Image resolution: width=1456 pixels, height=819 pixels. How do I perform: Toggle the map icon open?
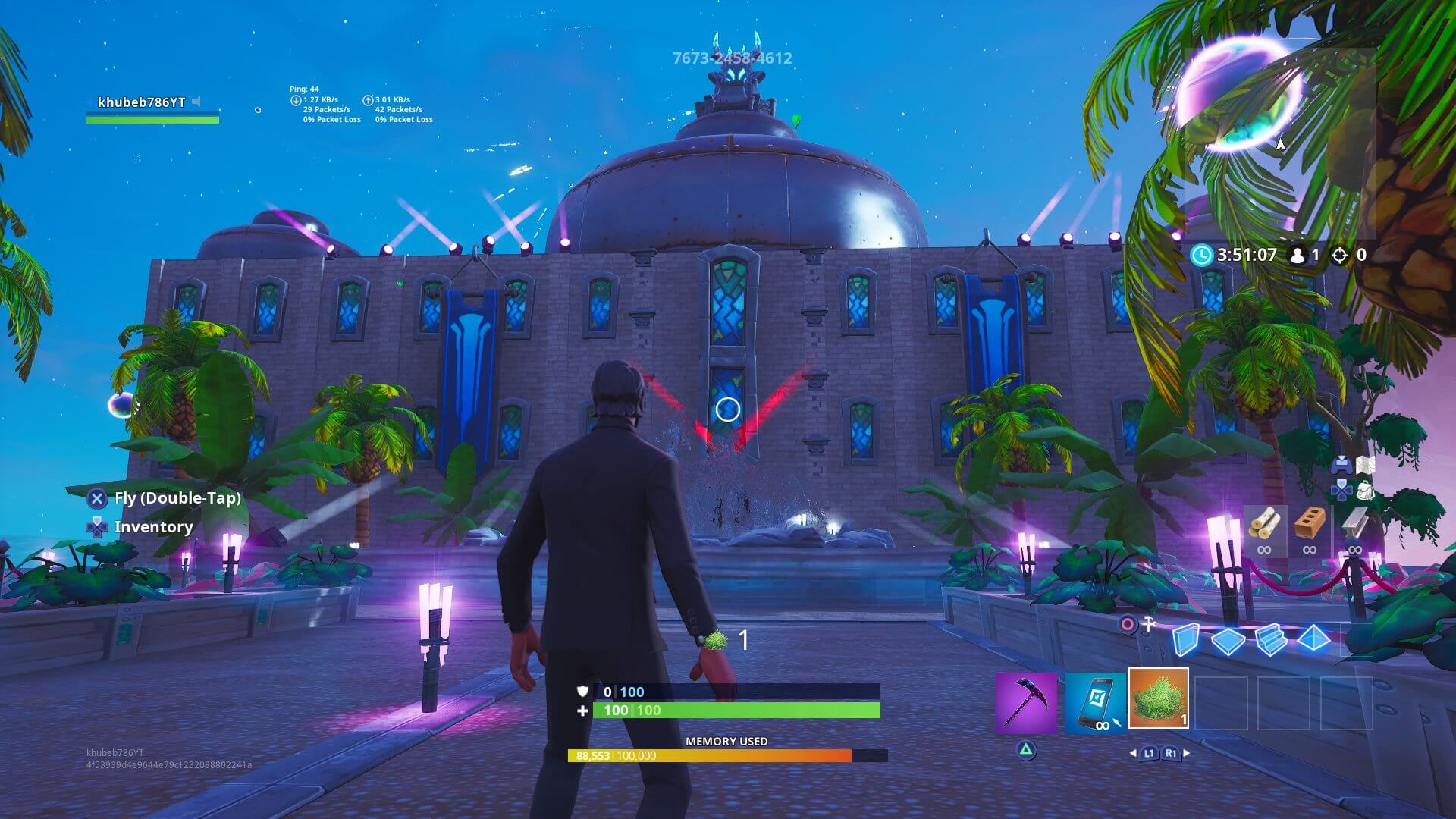point(1366,465)
